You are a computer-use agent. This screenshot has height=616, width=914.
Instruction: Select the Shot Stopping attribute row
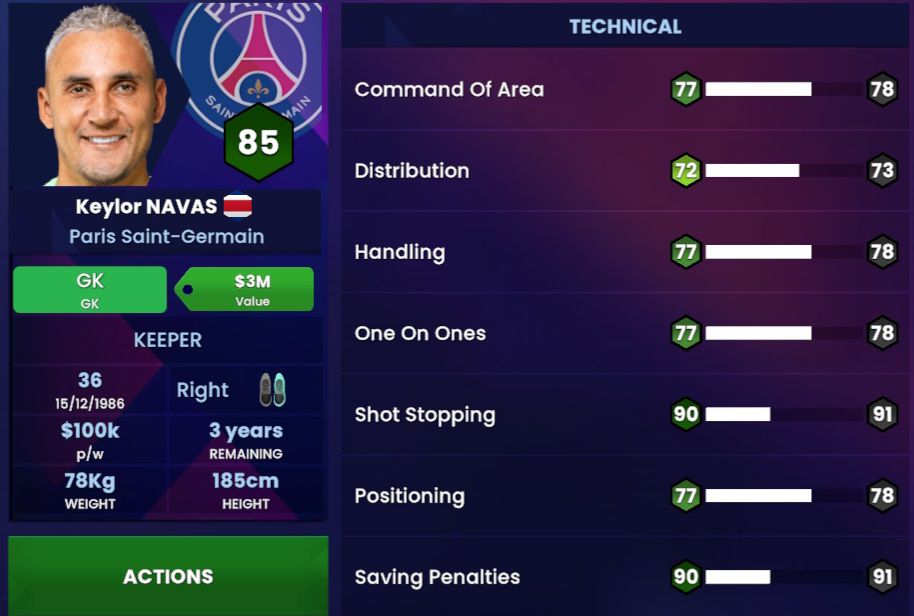pyautogui.click(x=625, y=414)
